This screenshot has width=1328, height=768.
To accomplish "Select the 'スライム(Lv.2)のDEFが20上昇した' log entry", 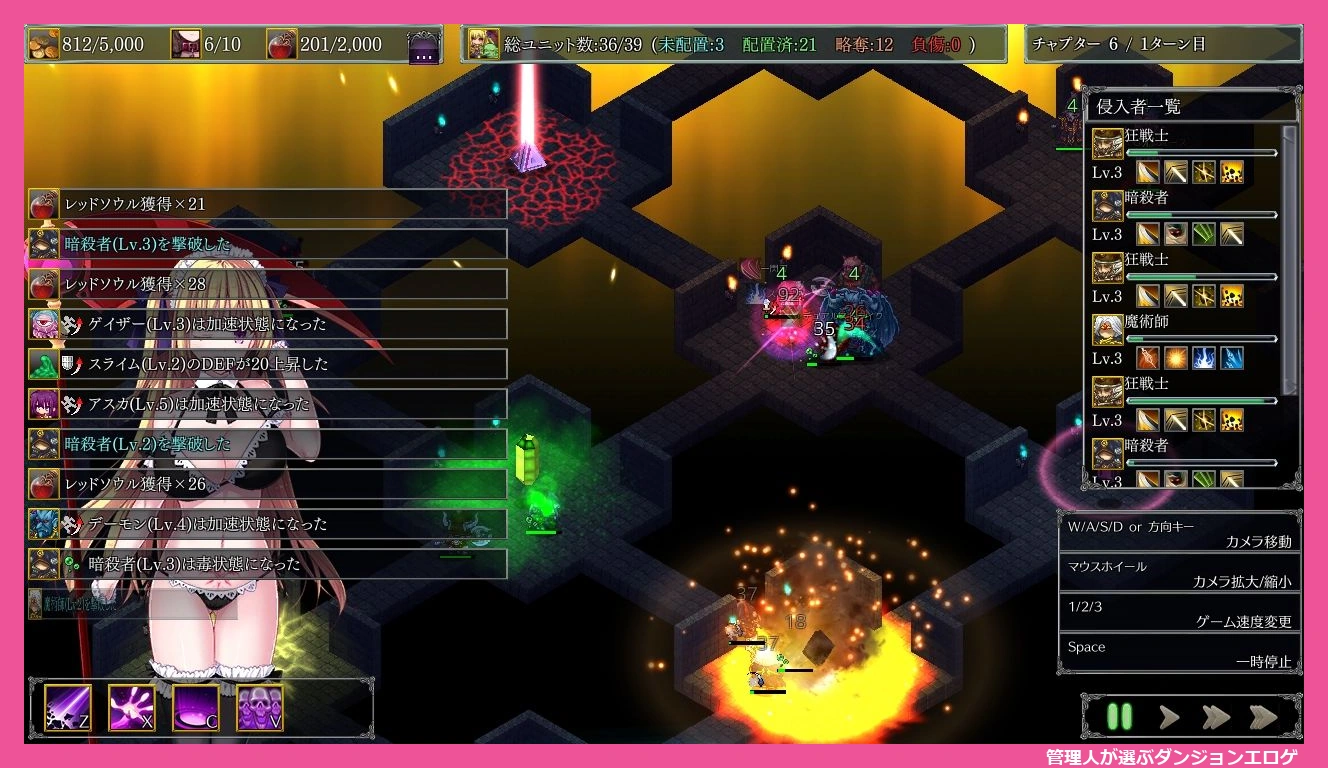I will [268, 364].
